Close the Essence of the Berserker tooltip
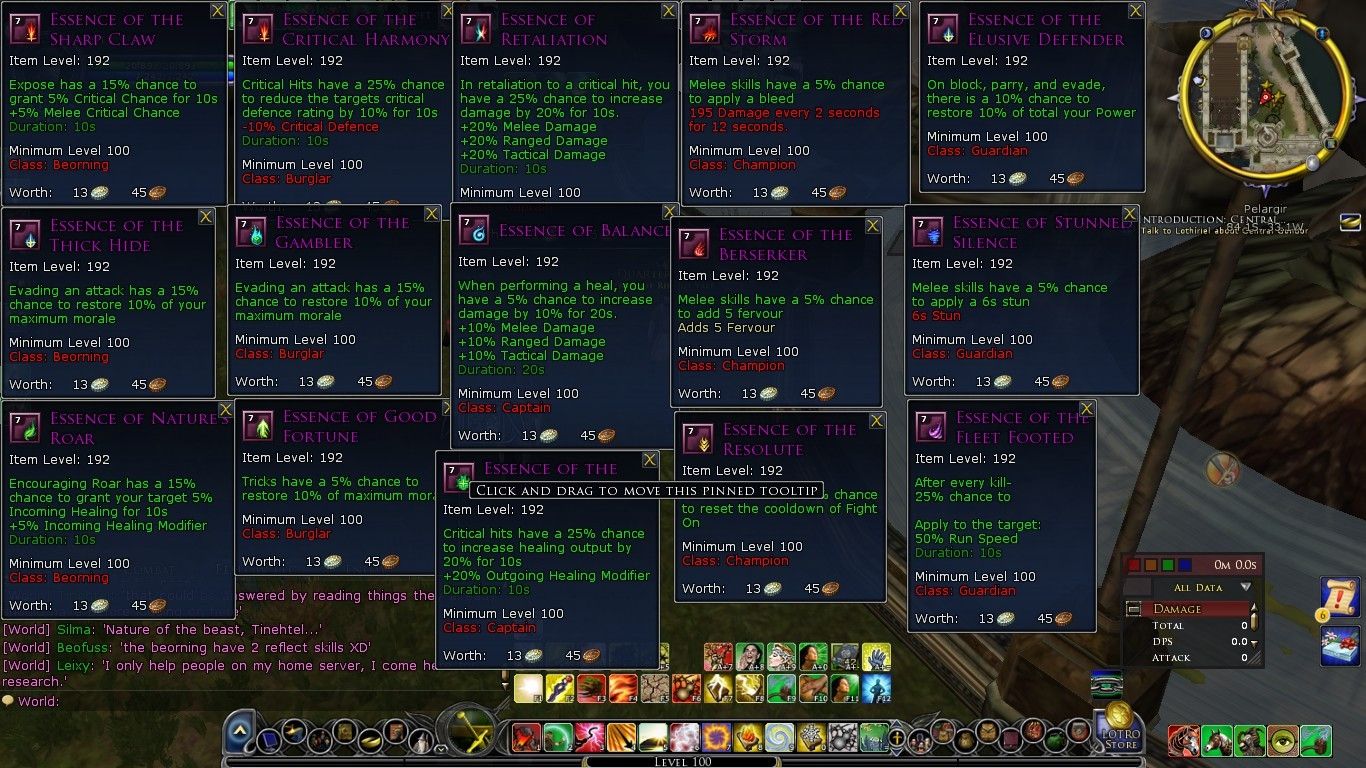Viewport: 1366px width, 768px height. point(873,226)
